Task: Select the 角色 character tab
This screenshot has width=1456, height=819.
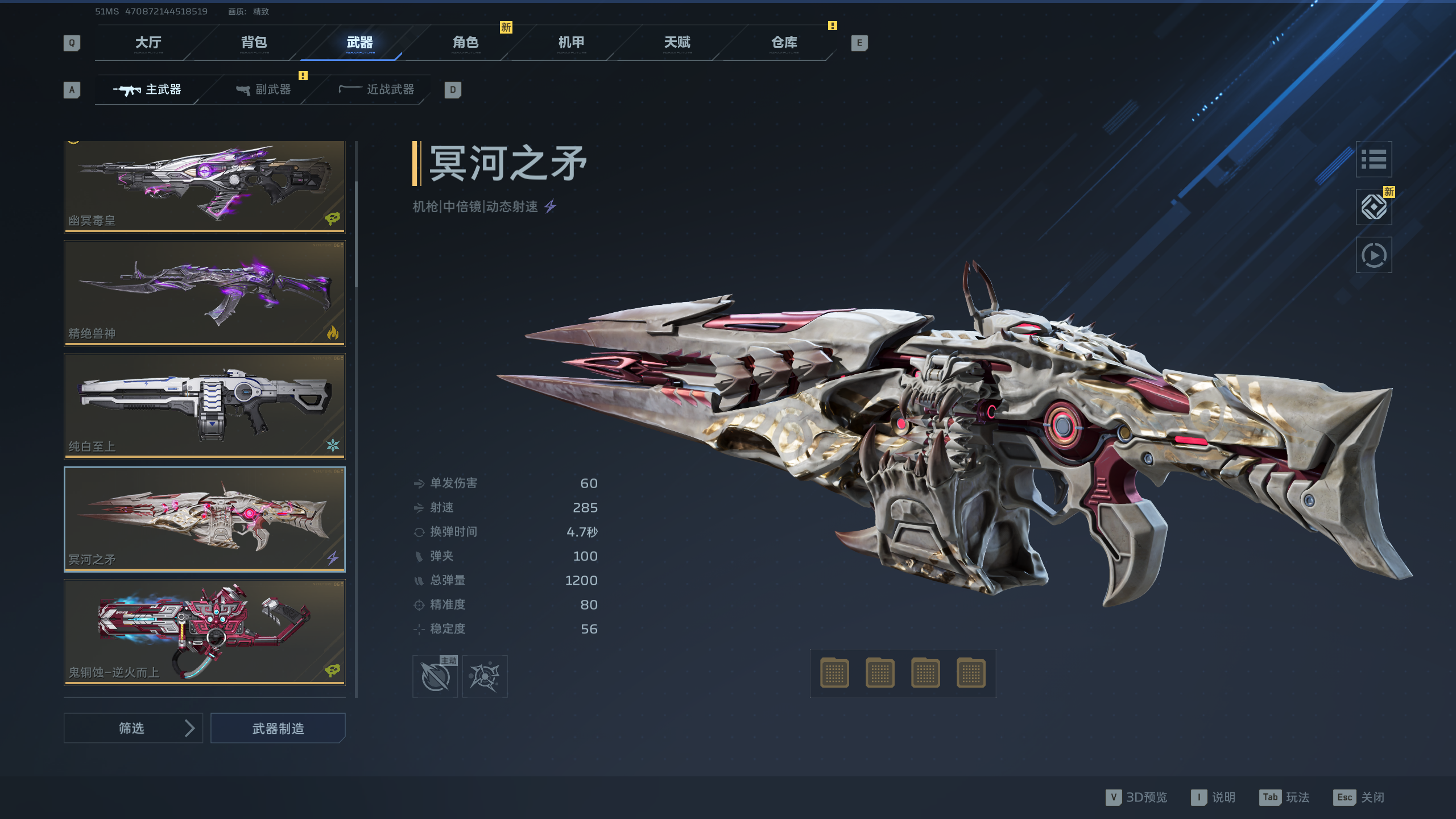Action: pyautogui.click(x=465, y=43)
